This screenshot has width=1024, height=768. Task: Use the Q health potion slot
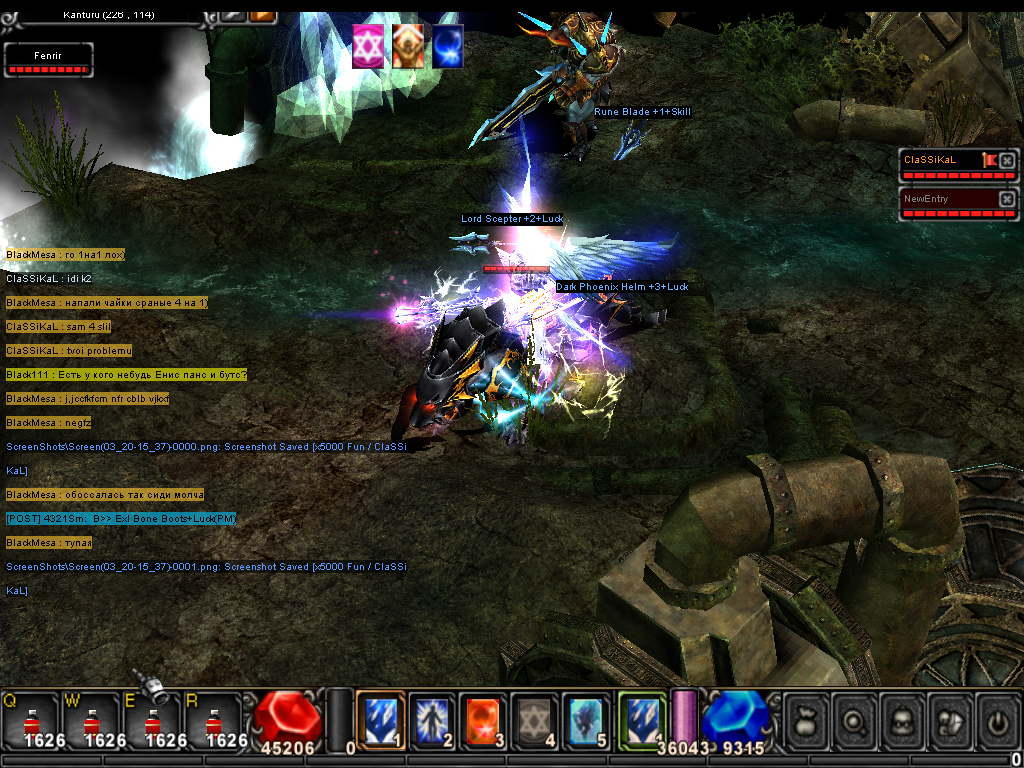click(x=30, y=720)
